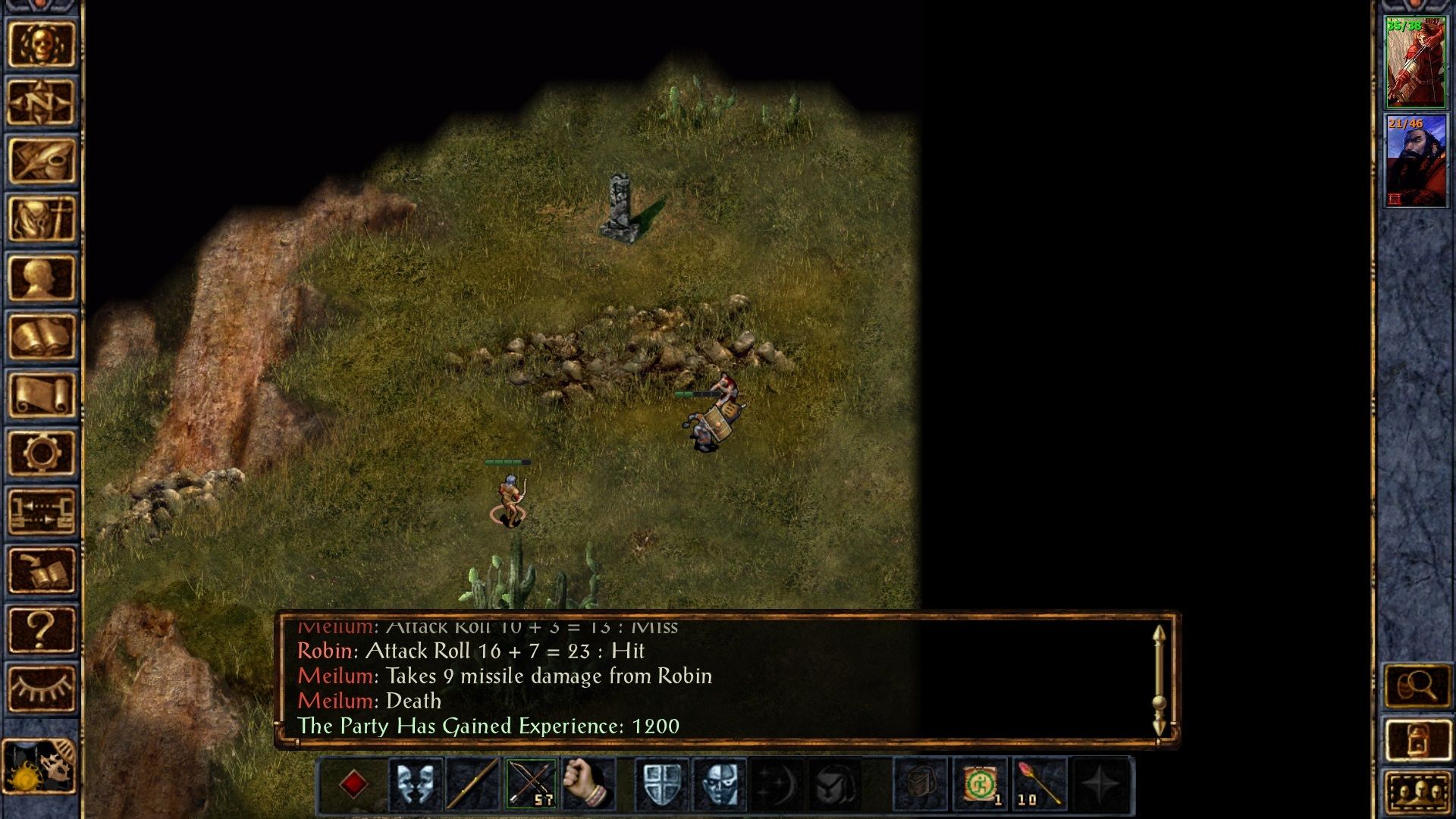This screenshot has height=819, width=1456.
Task: Open the journal quill button
Action: pyautogui.click(x=42, y=161)
